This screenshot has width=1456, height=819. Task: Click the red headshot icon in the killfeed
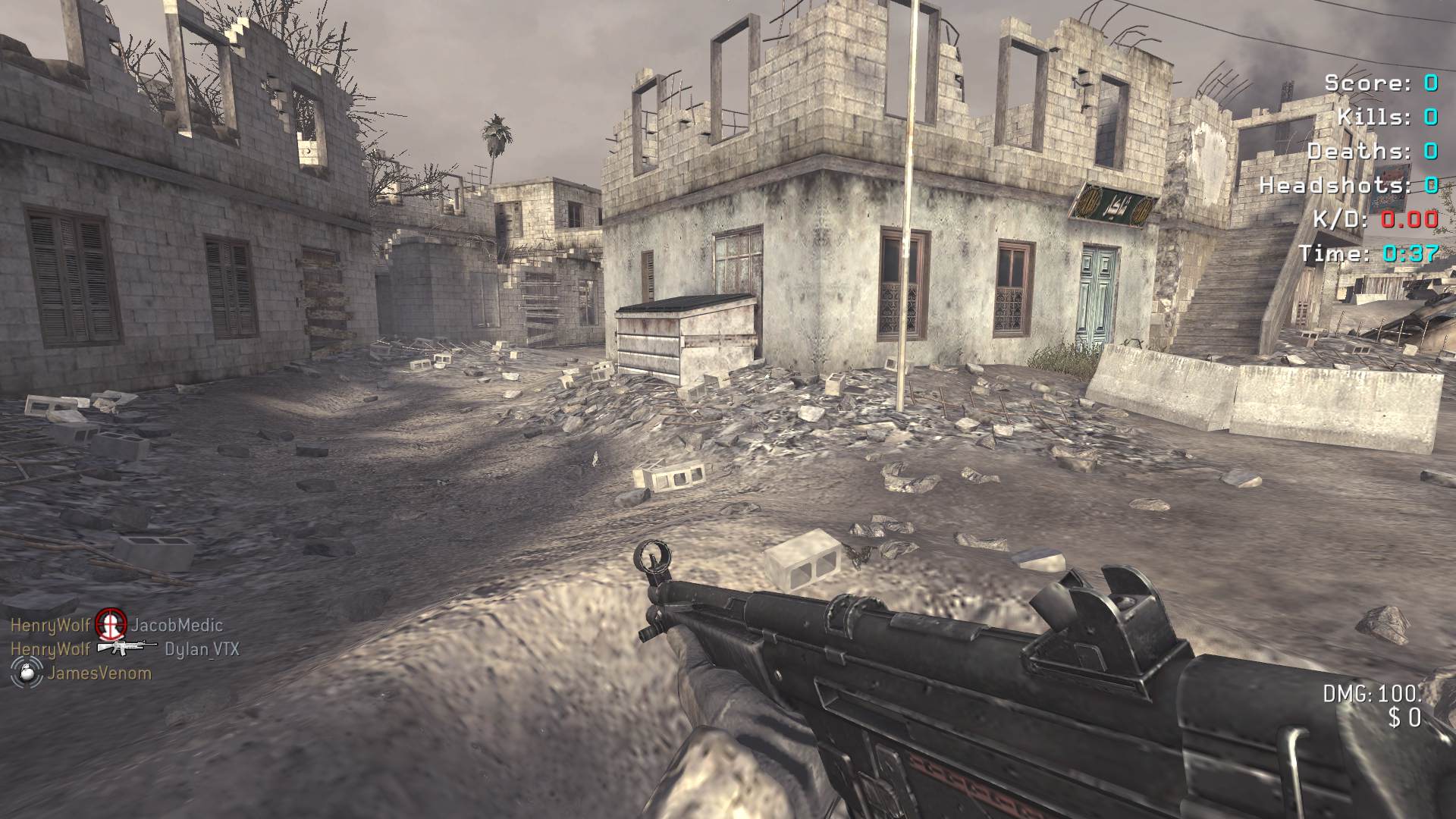click(x=111, y=624)
